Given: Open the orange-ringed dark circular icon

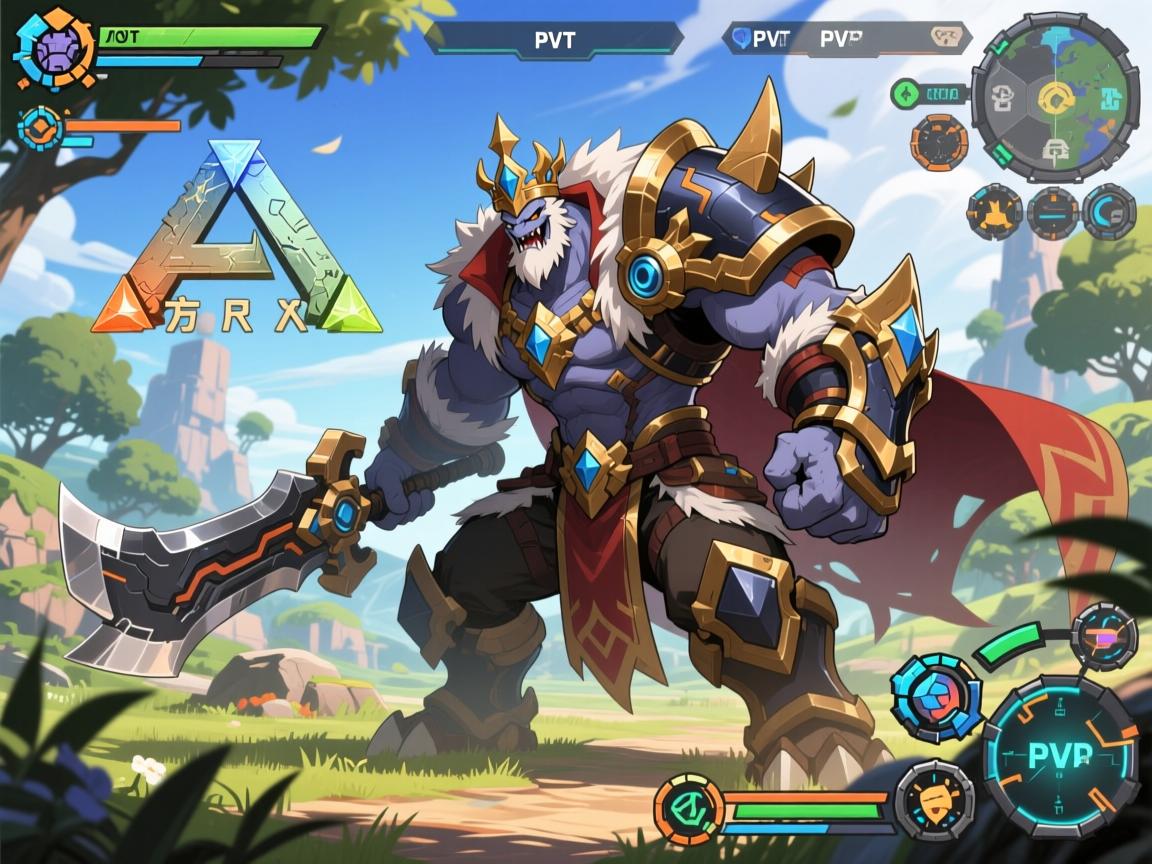Looking at the screenshot, I should point(938,142).
